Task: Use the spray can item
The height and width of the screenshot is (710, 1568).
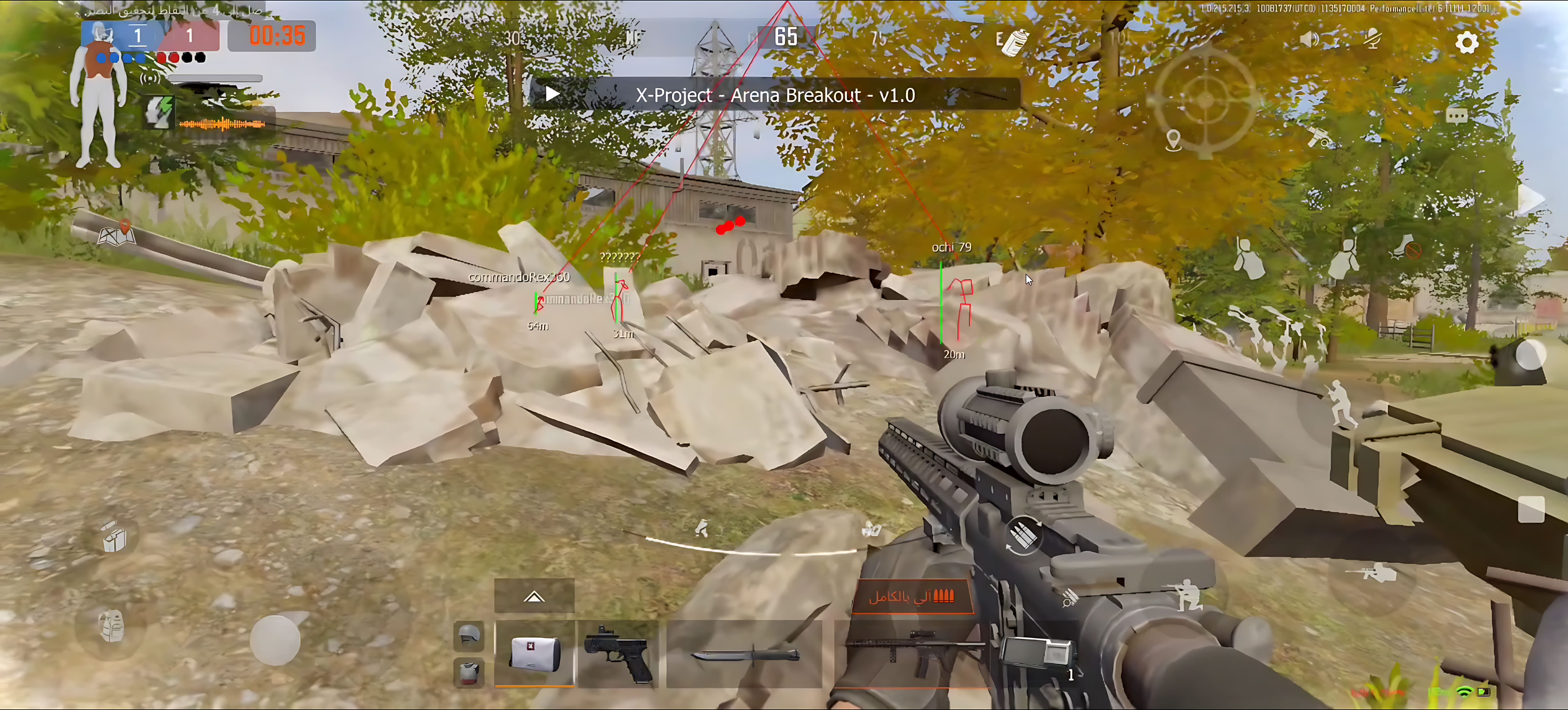Action: [x=1013, y=42]
